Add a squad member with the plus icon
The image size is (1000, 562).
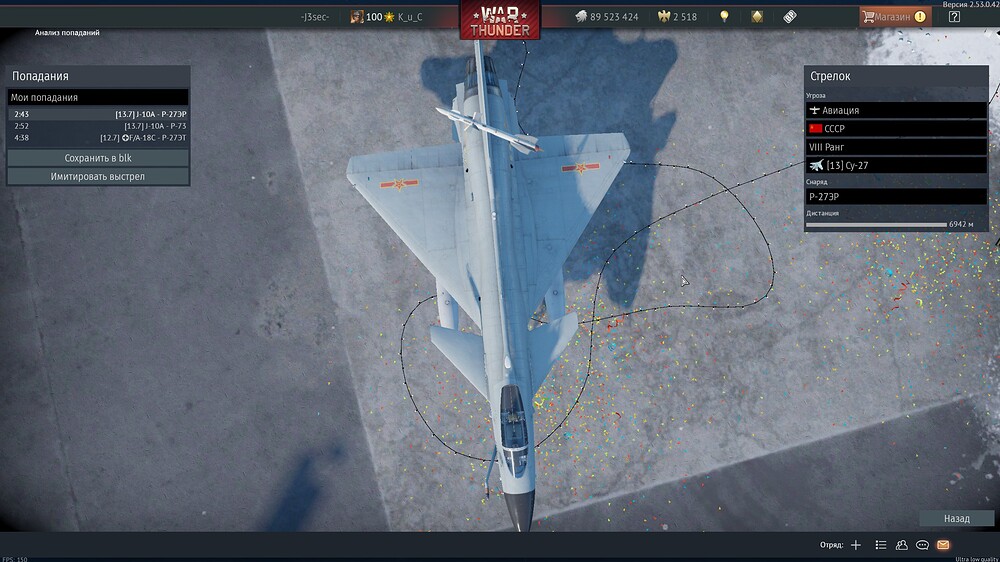[x=855, y=545]
